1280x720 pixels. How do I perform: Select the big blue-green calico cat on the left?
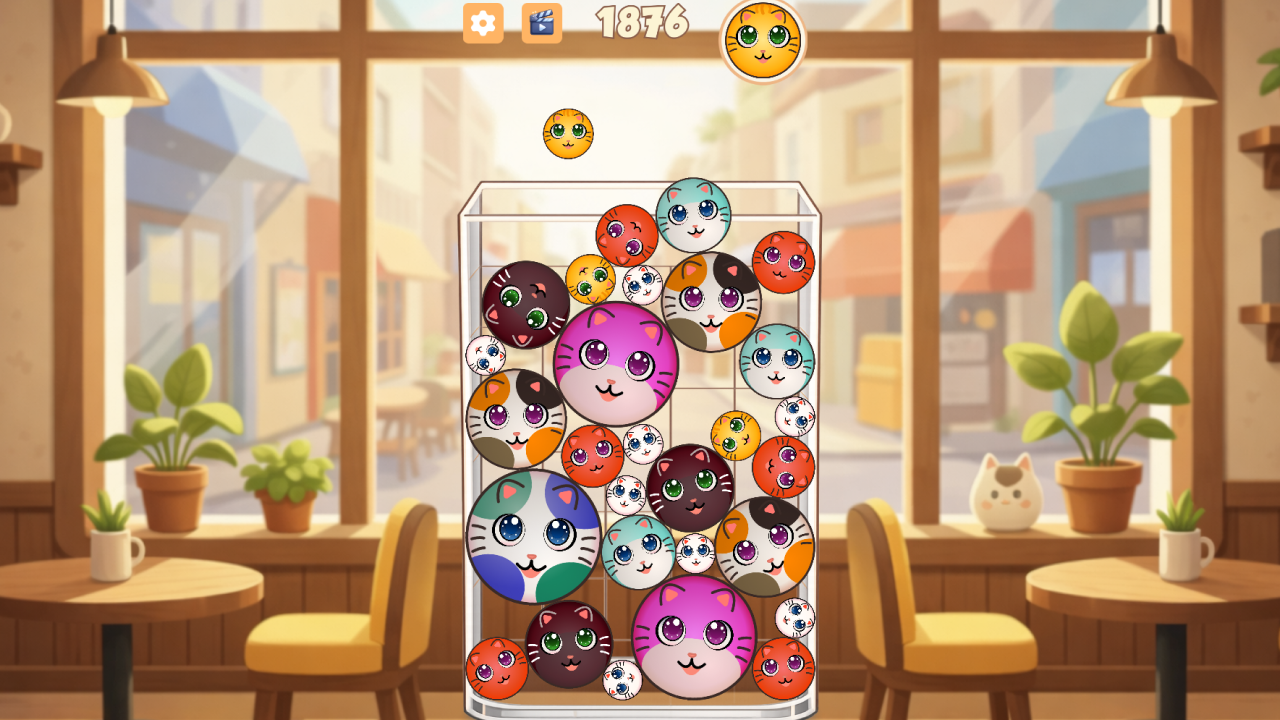click(531, 537)
